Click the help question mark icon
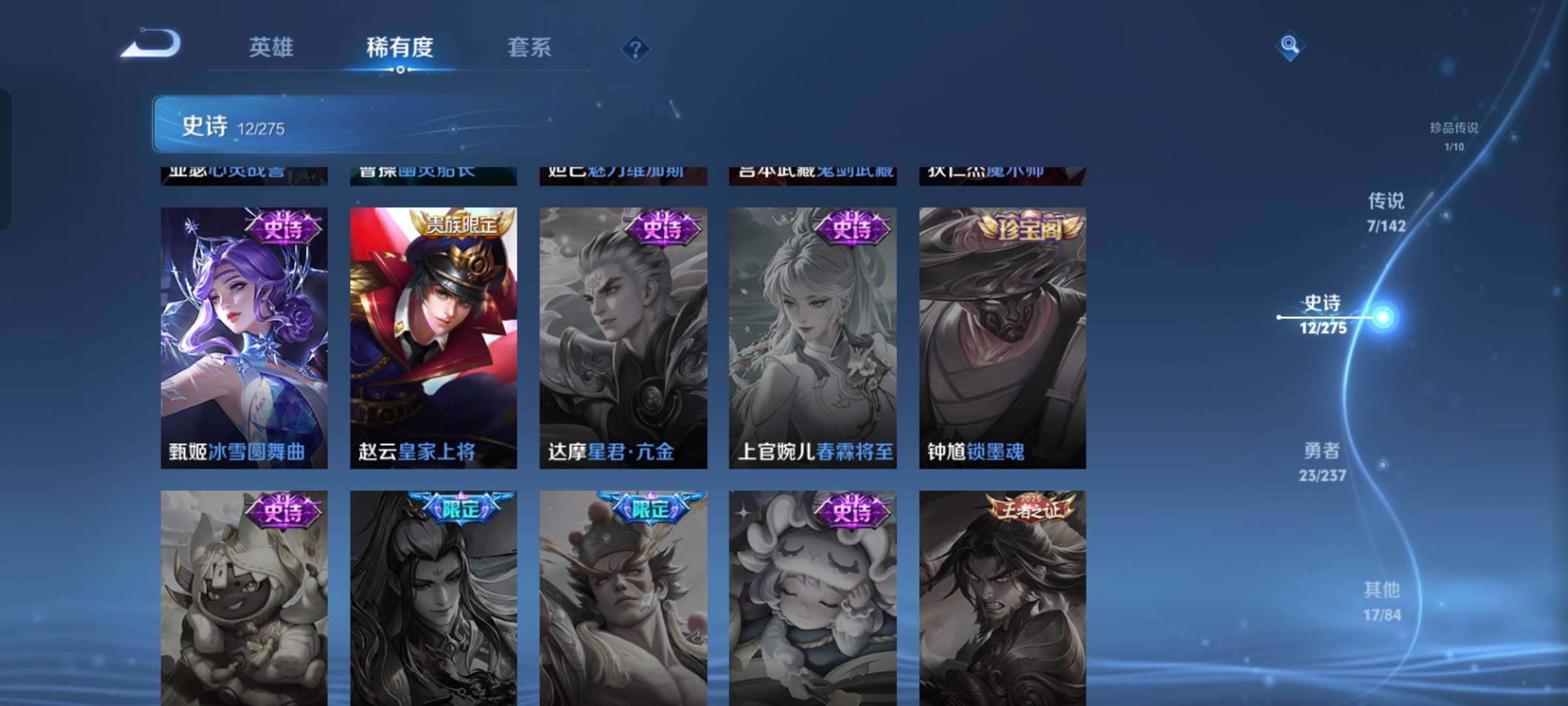 click(x=637, y=46)
